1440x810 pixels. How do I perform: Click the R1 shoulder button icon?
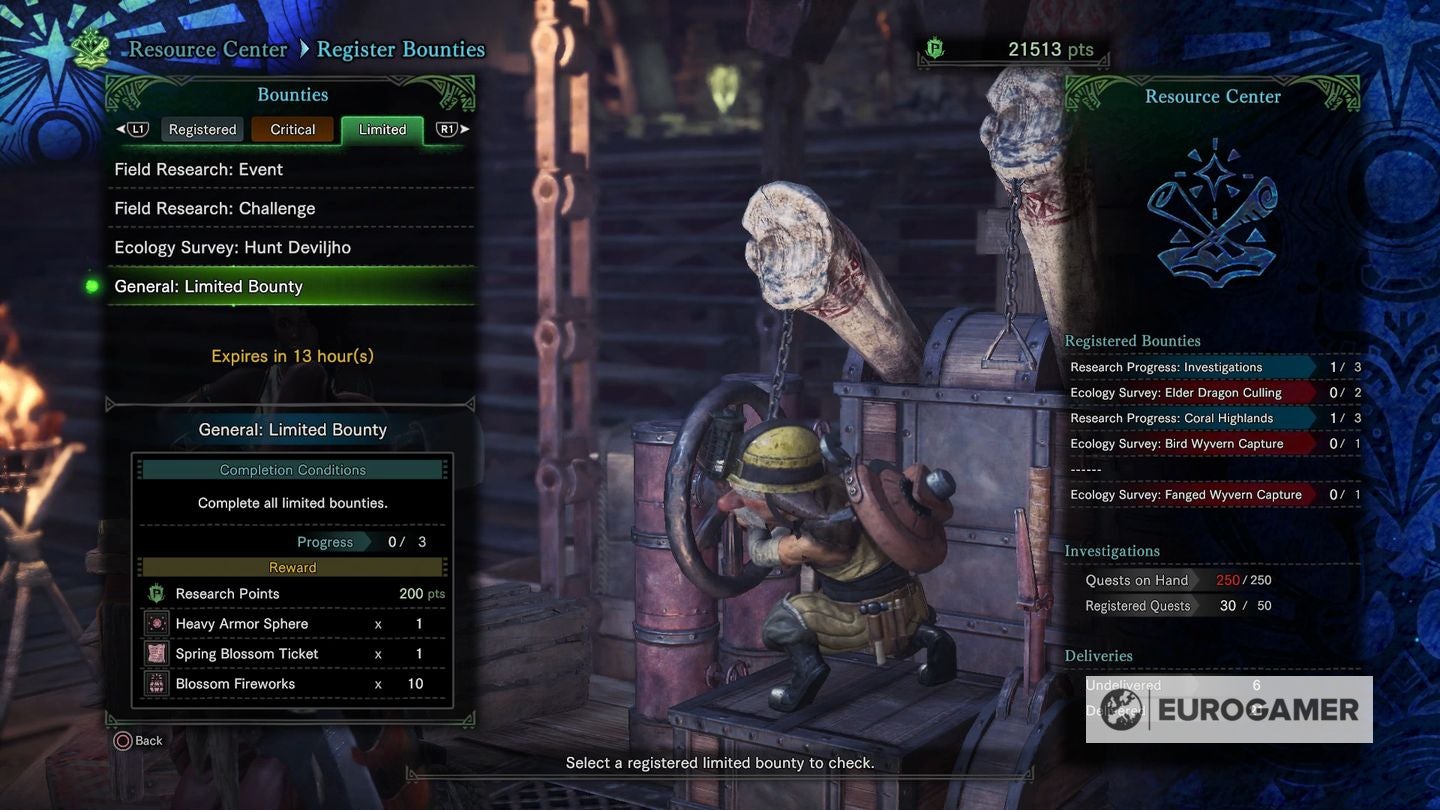point(446,128)
